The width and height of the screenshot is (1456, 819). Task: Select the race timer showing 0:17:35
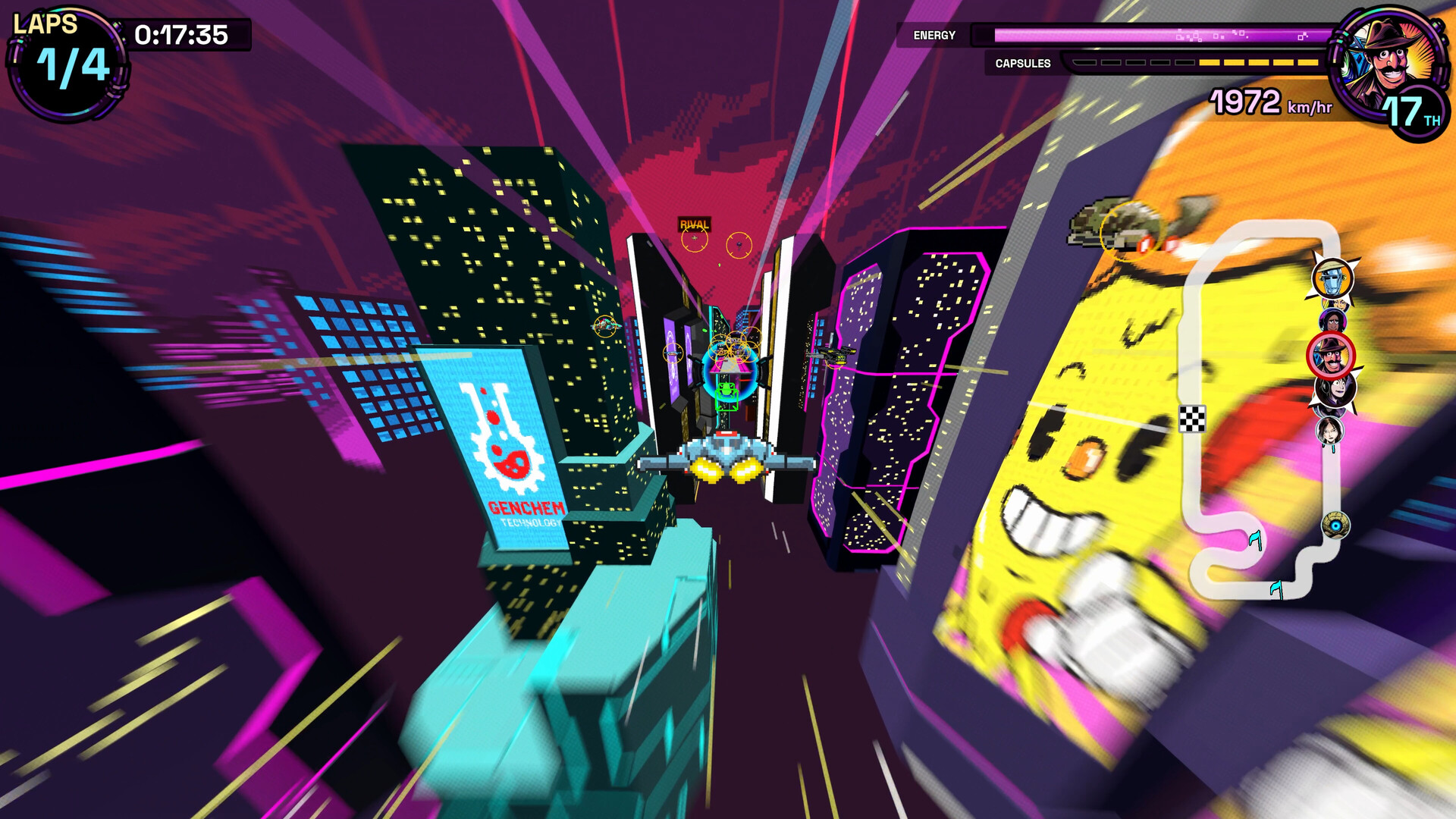pos(180,33)
